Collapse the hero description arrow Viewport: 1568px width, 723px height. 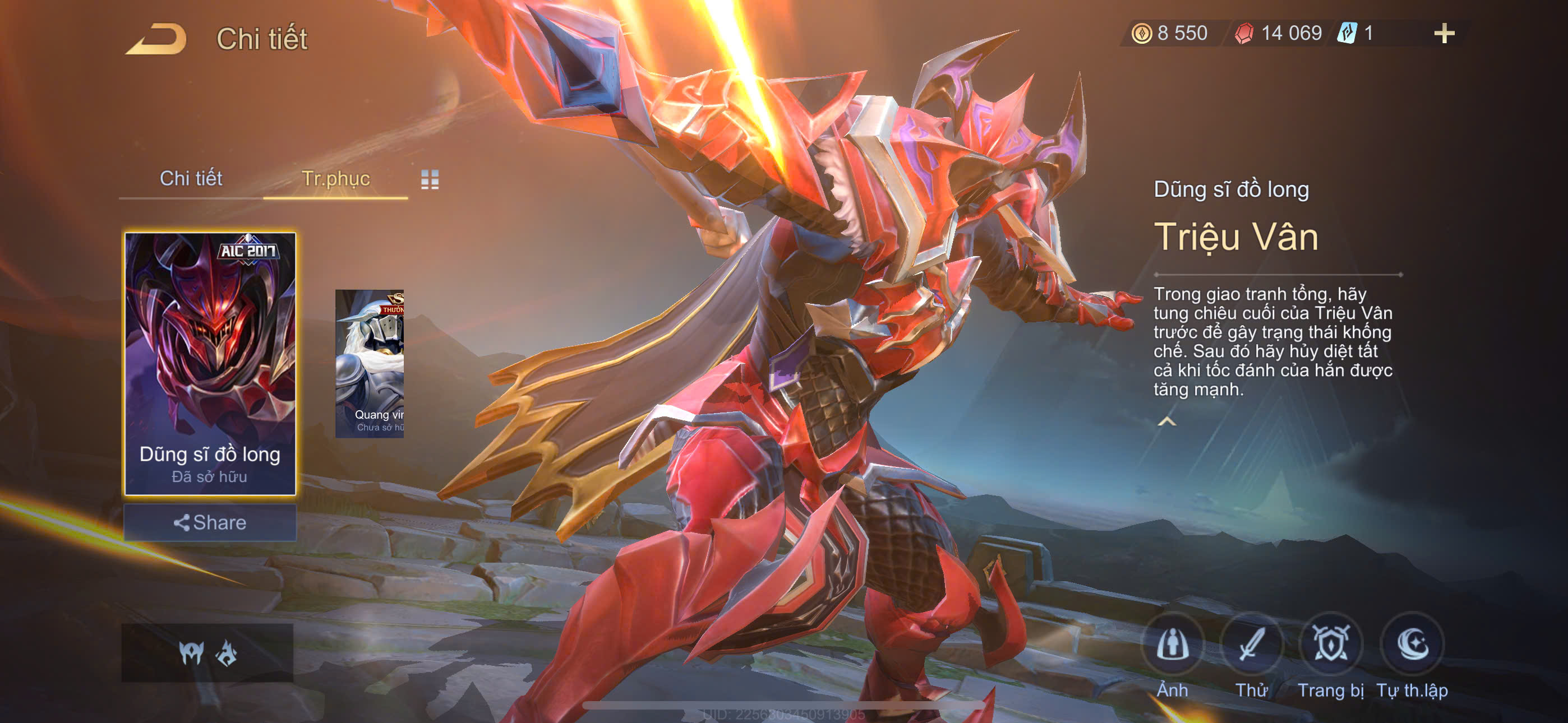[1166, 421]
